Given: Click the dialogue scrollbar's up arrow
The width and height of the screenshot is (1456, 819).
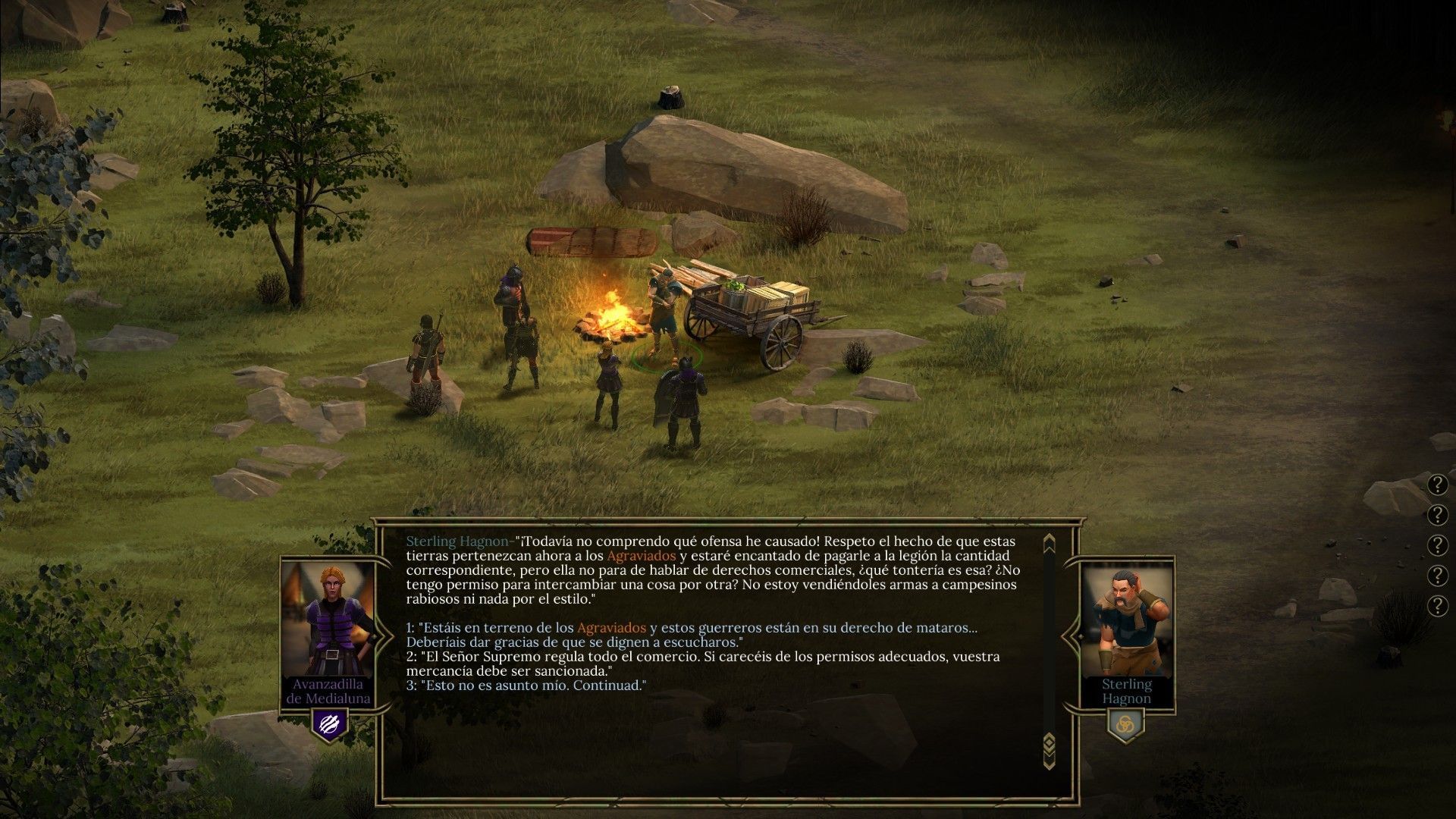Looking at the screenshot, I should click(x=1049, y=544).
